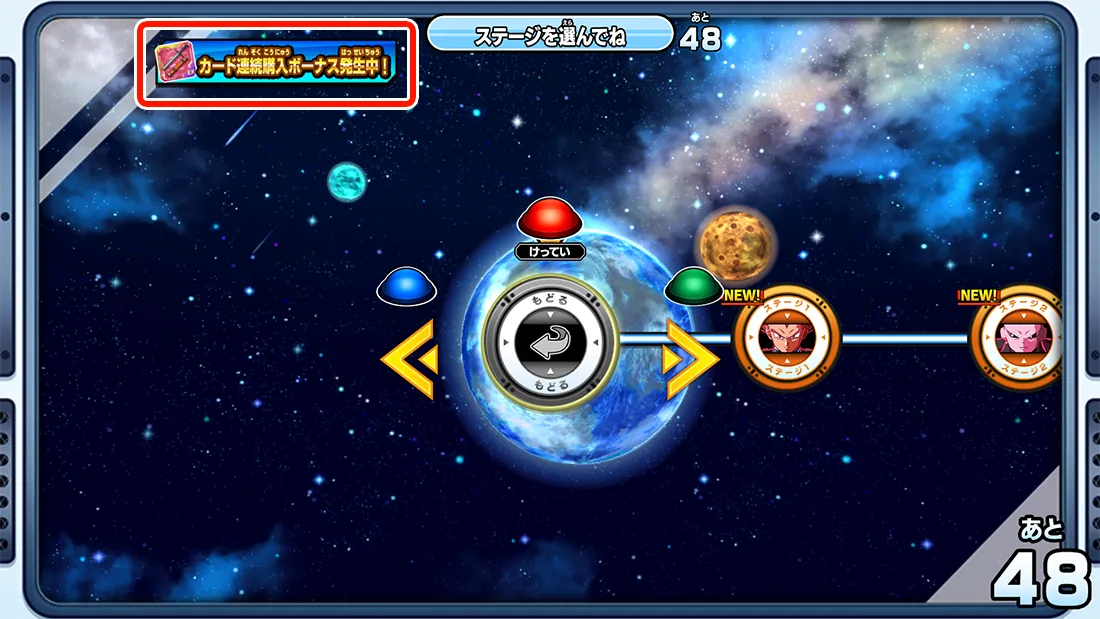Tap the green dome button
Screen dimensions: 1100x619
694,286
